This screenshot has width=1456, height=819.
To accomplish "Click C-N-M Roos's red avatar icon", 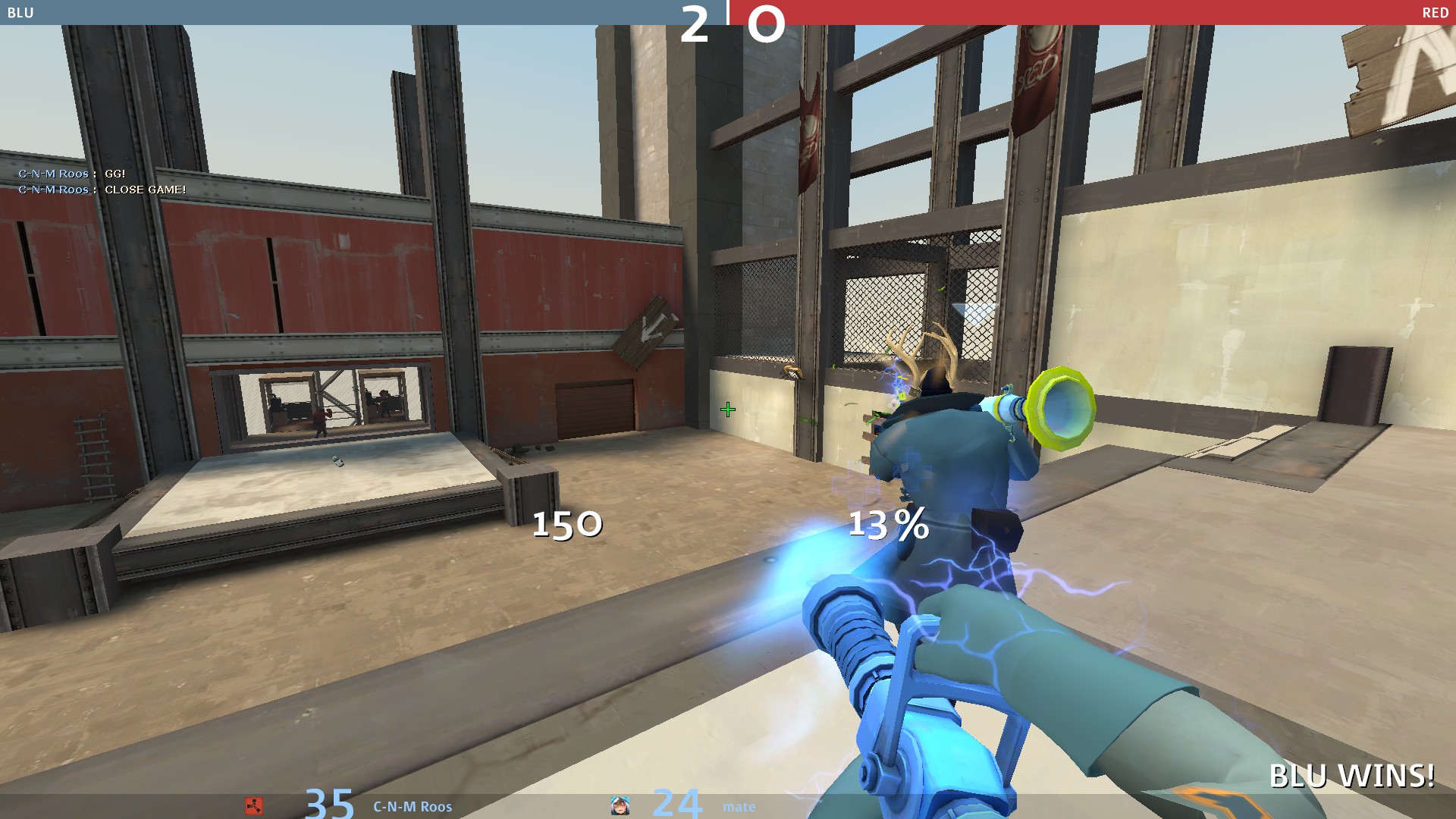I will tap(254, 806).
